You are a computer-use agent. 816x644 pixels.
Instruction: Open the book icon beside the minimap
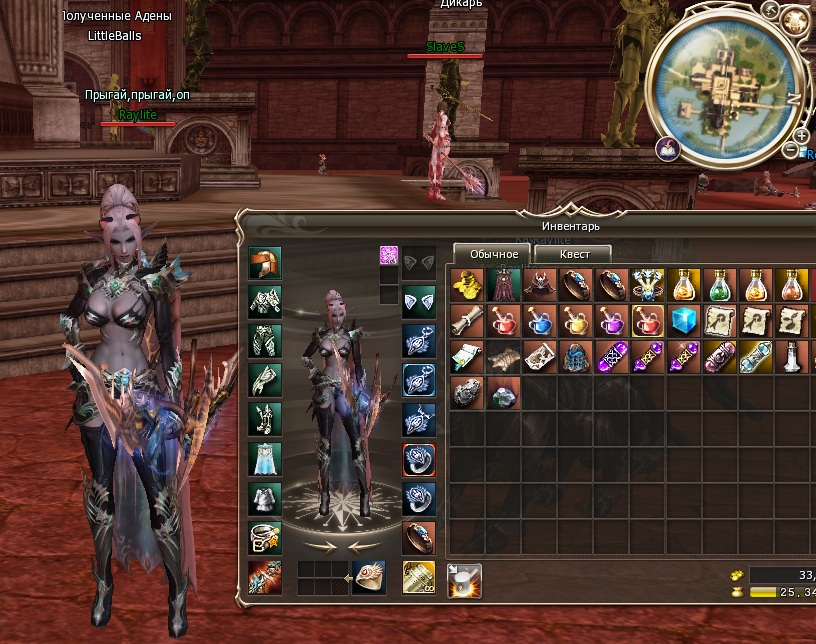[x=667, y=148]
